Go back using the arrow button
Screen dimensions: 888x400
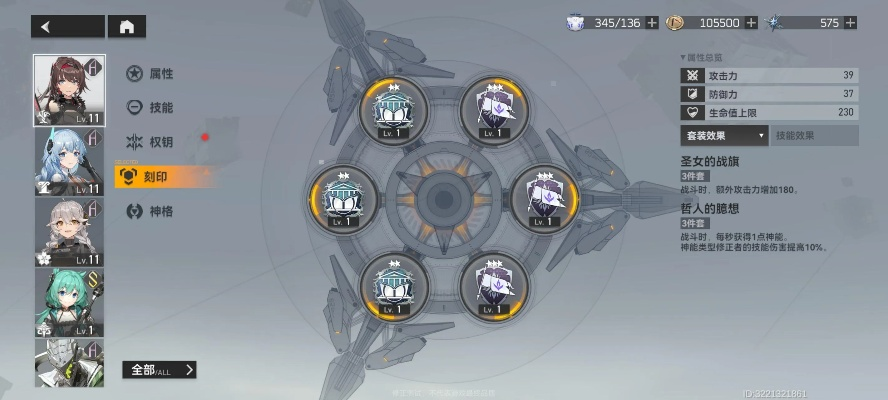coord(66,27)
